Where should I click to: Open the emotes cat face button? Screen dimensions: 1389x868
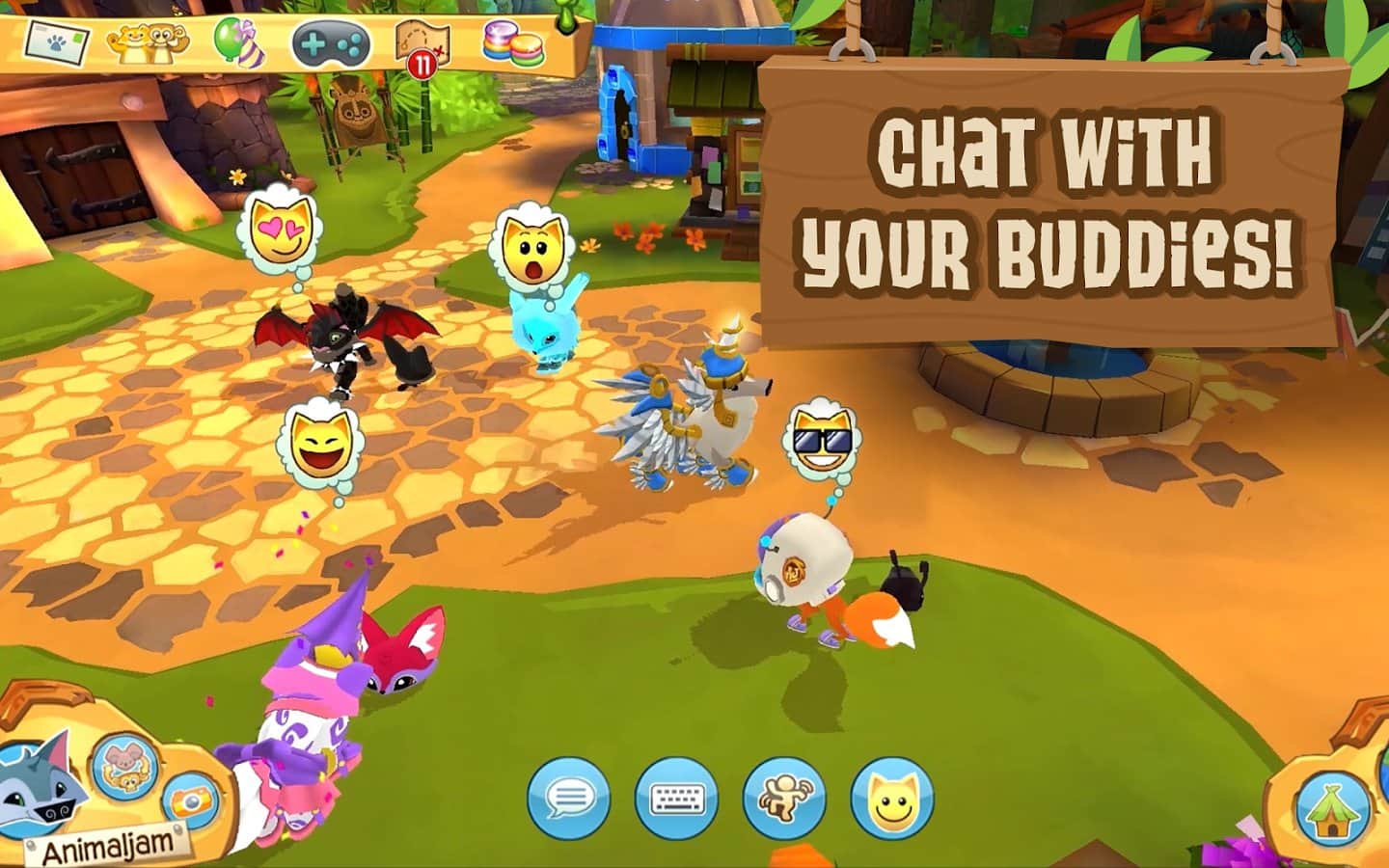click(x=892, y=799)
